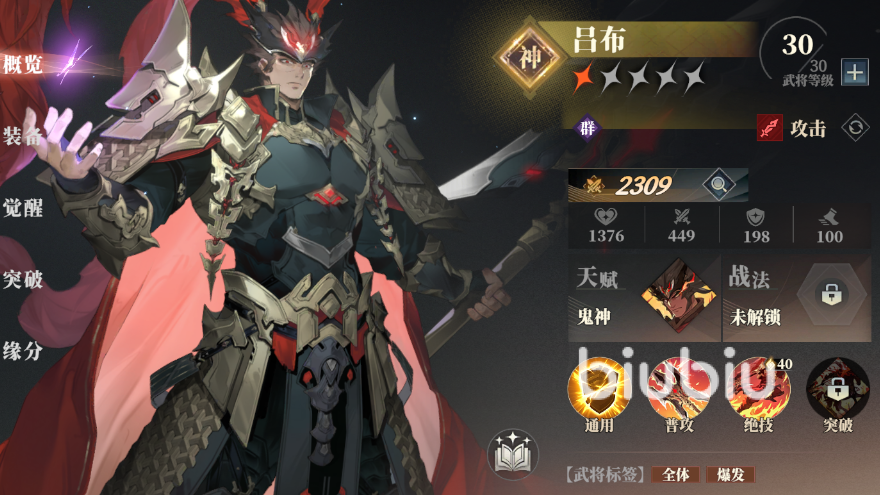Click the refresh arrows next to 攻击

pyautogui.click(x=855, y=128)
